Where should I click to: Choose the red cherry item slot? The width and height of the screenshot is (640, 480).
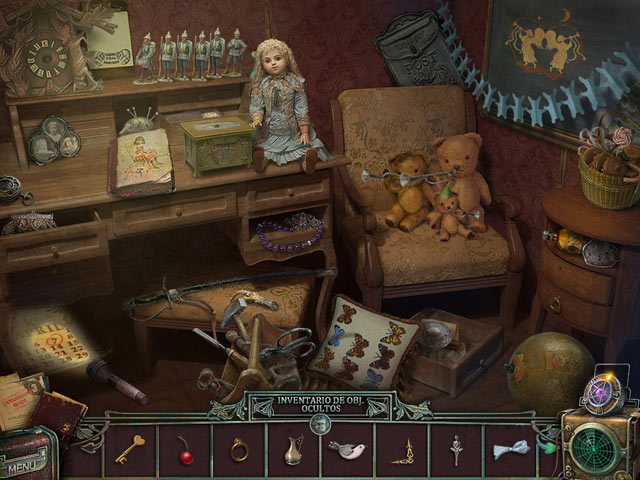click(x=184, y=449)
